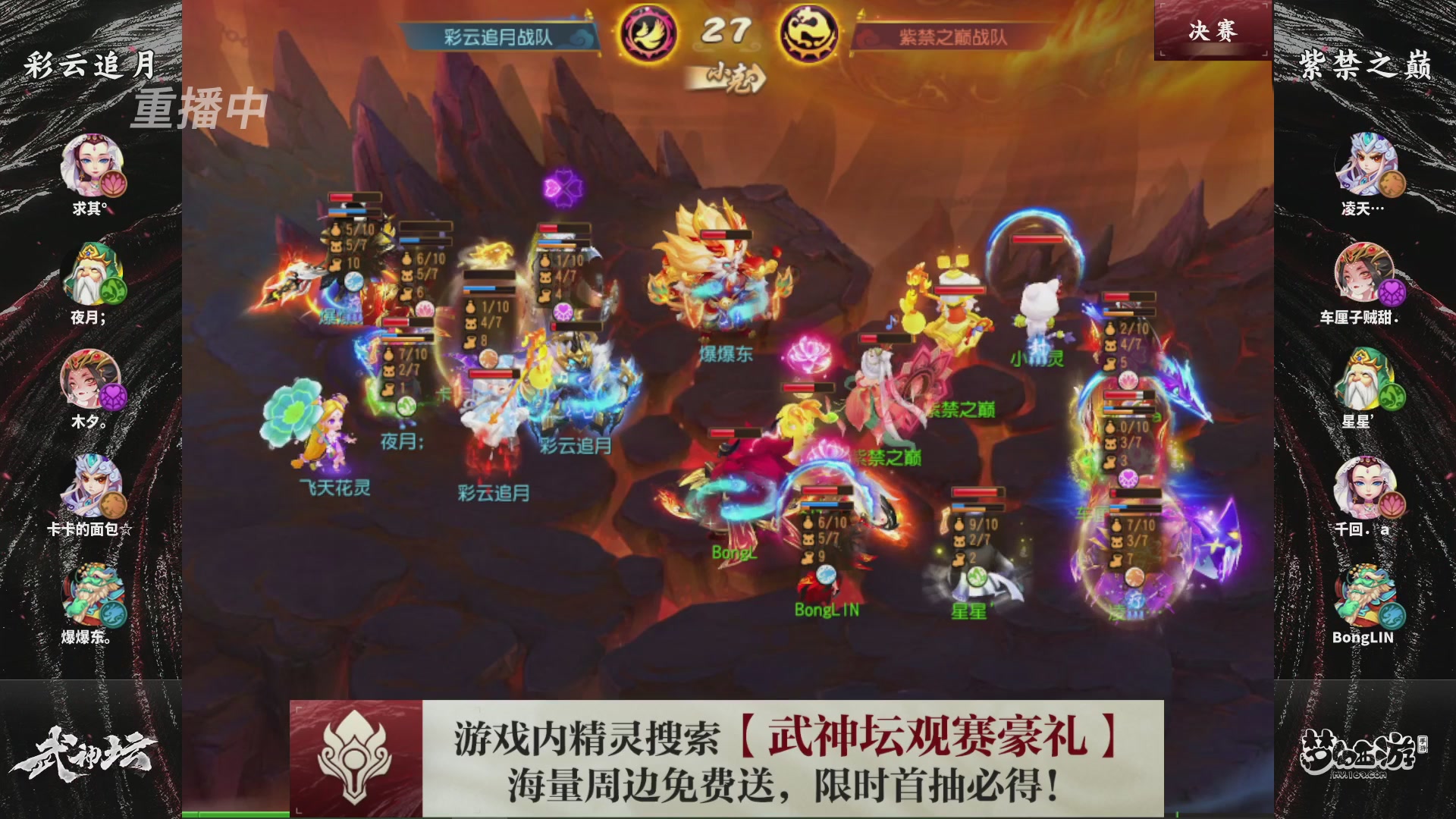Click the phoenix emblem of 彩云追月战队
This screenshot has height=819, width=1456.
(x=648, y=32)
